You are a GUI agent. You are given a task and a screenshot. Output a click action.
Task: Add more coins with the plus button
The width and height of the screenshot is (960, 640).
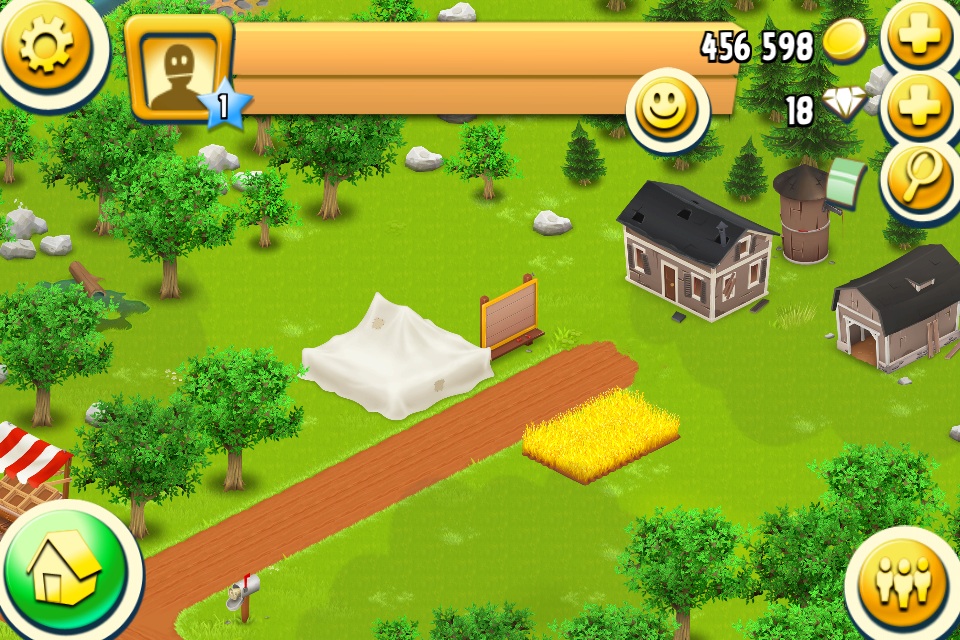(920, 36)
